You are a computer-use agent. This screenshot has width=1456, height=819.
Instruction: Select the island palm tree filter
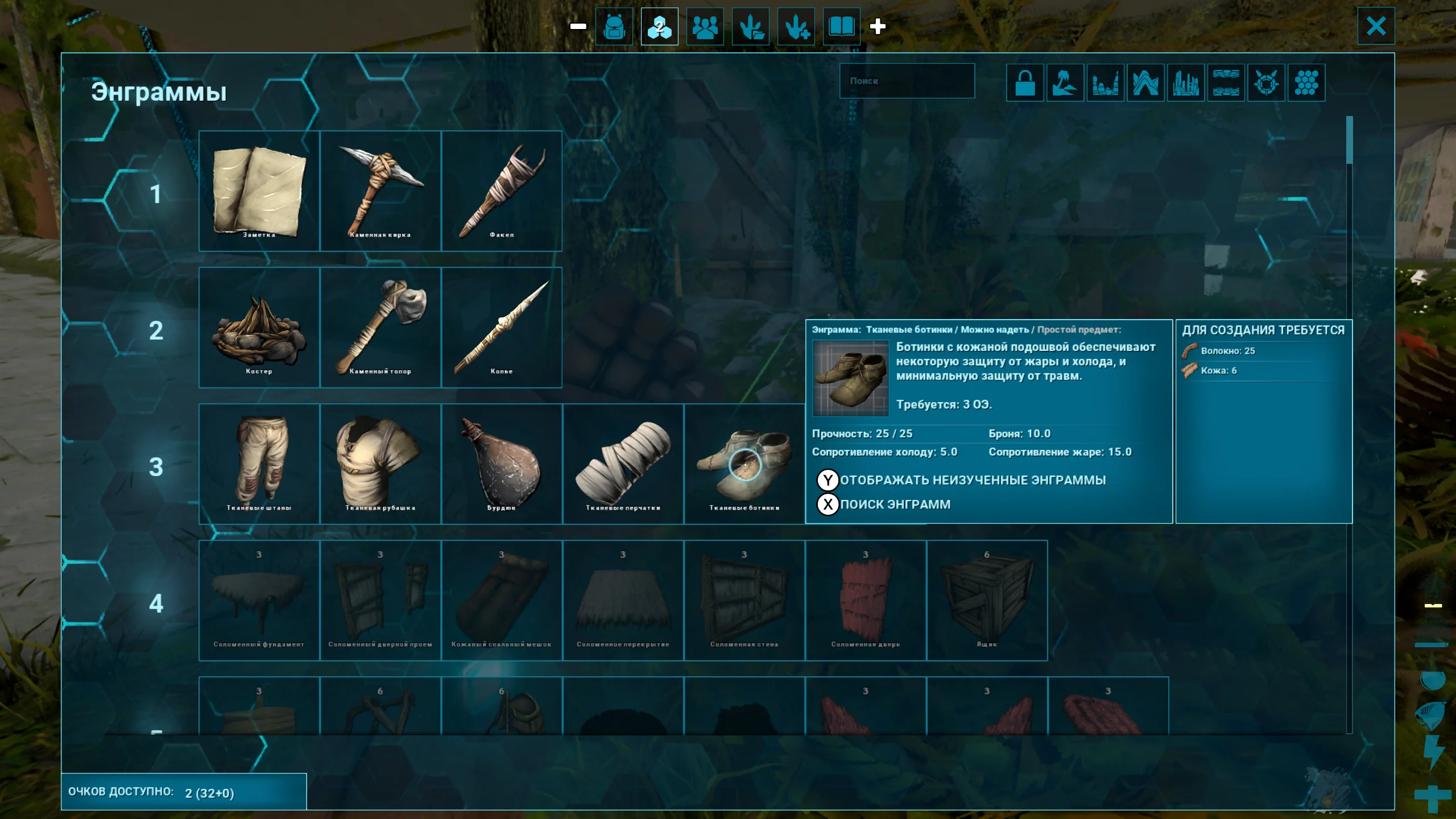click(1065, 83)
